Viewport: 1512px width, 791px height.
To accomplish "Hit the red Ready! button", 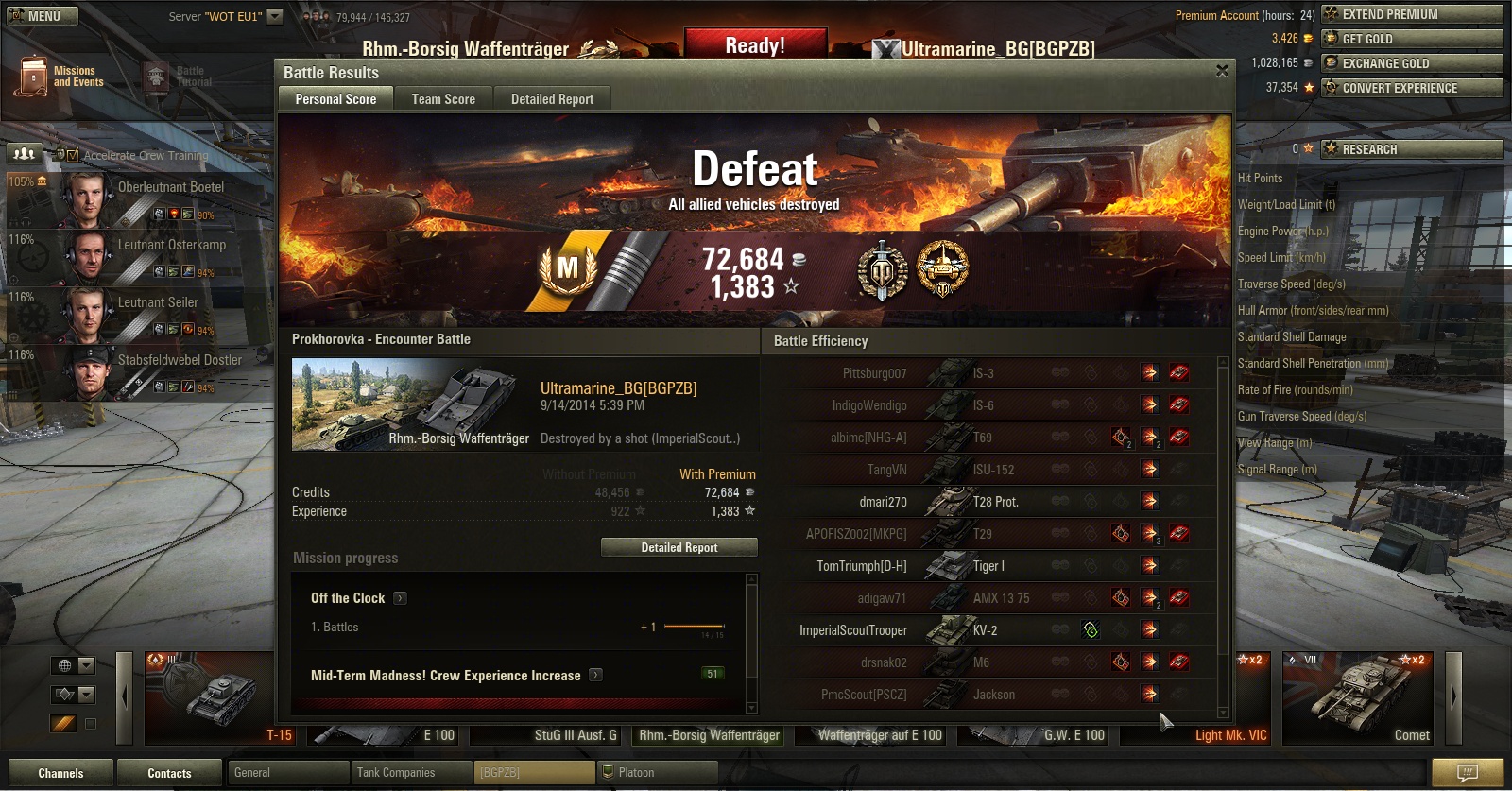I will click(x=754, y=45).
